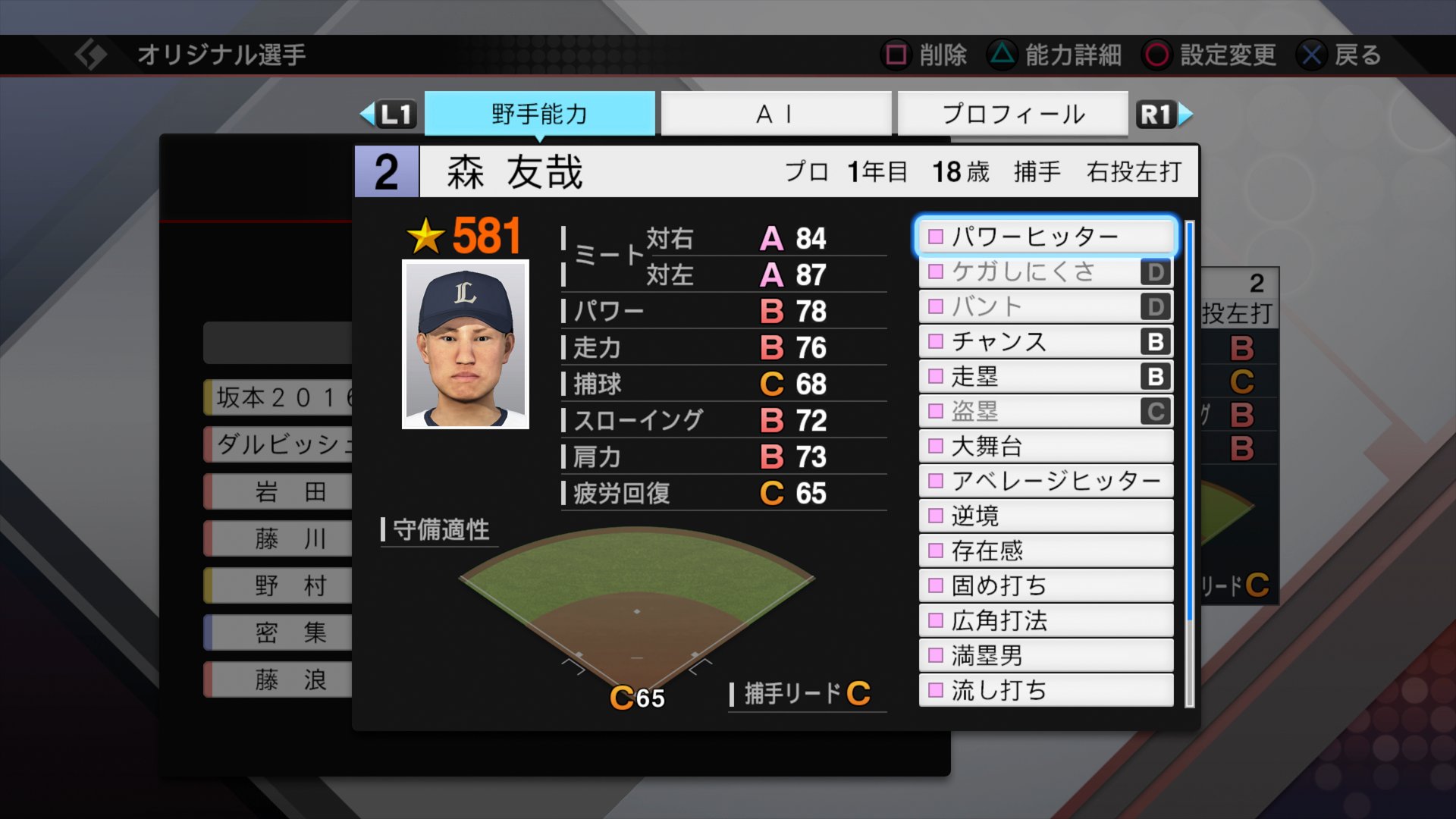
Task: Open 能力詳細 via the triangle button icon
Action: click(1003, 55)
